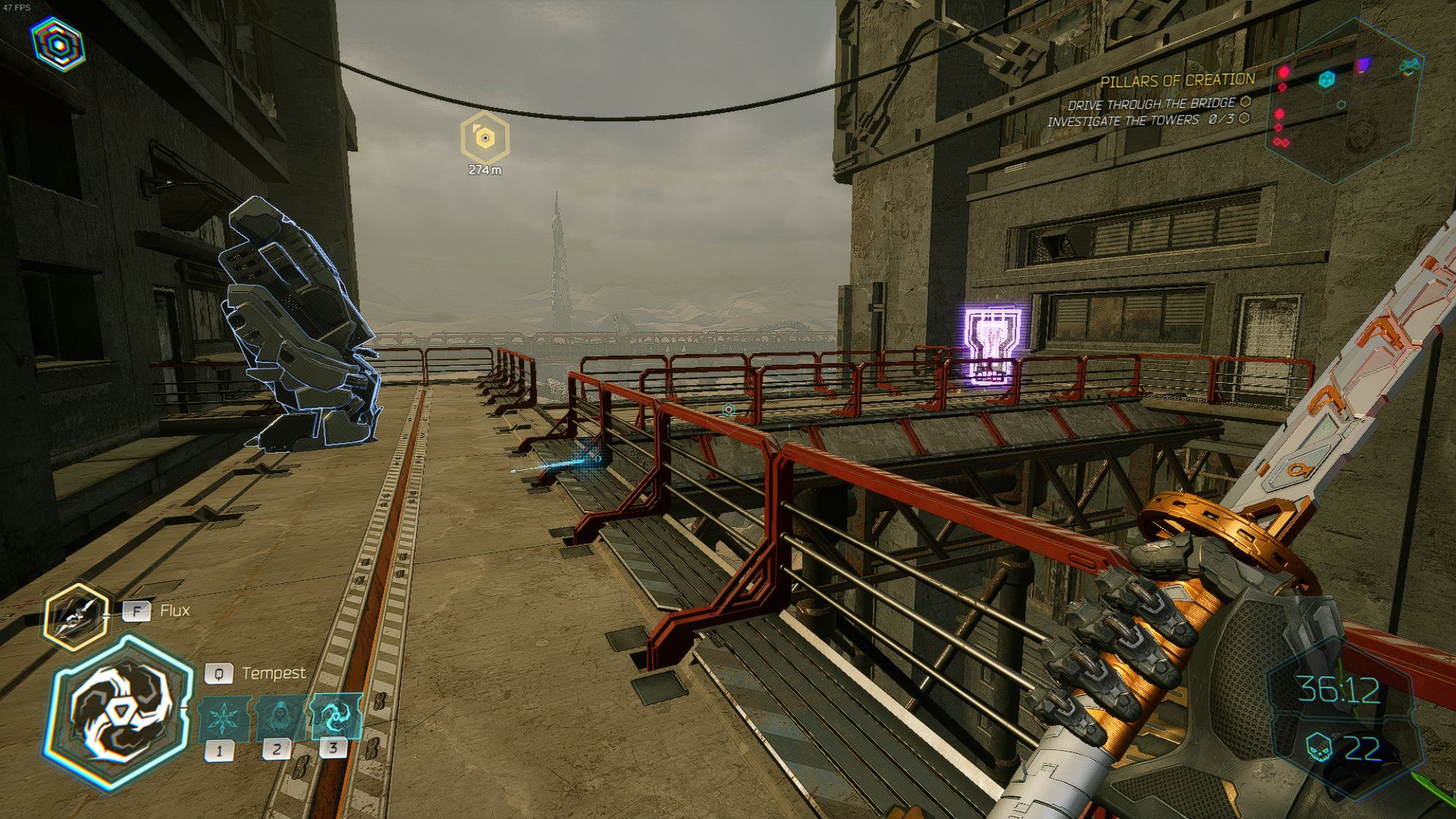Select the Pillars Of Creation mission title

click(1179, 81)
